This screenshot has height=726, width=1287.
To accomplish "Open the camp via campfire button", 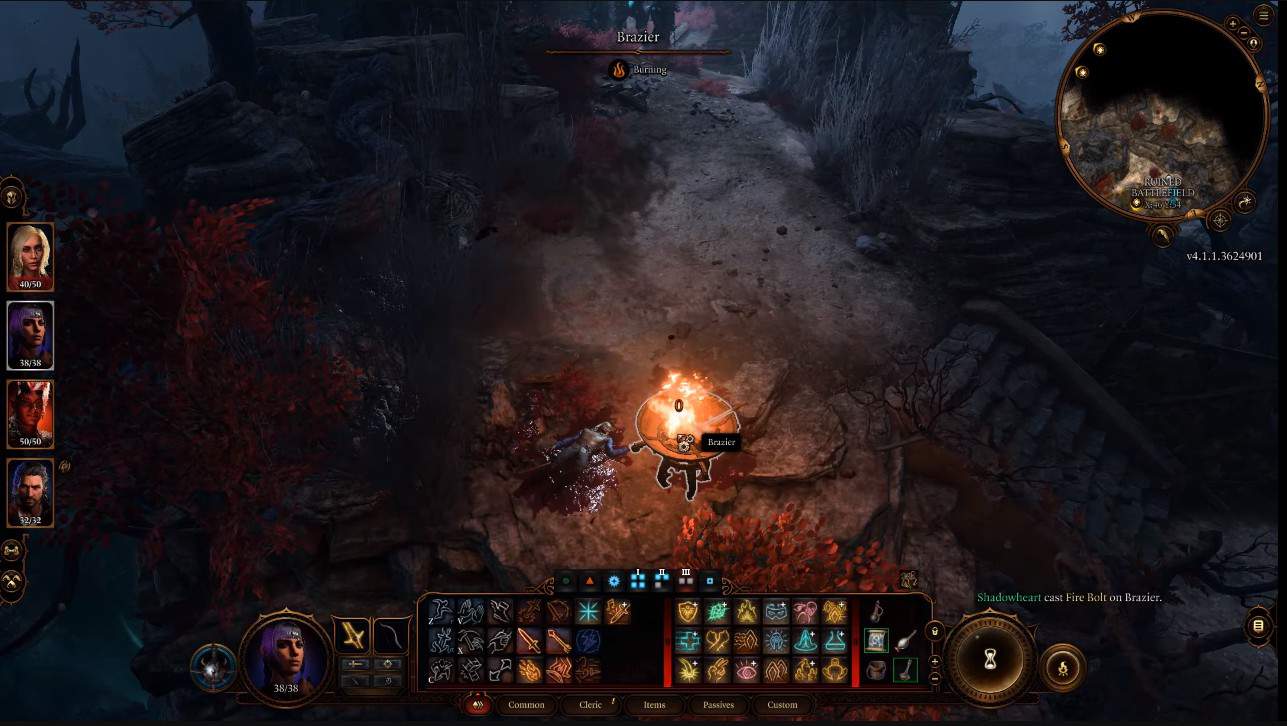I will pos(1062,667).
